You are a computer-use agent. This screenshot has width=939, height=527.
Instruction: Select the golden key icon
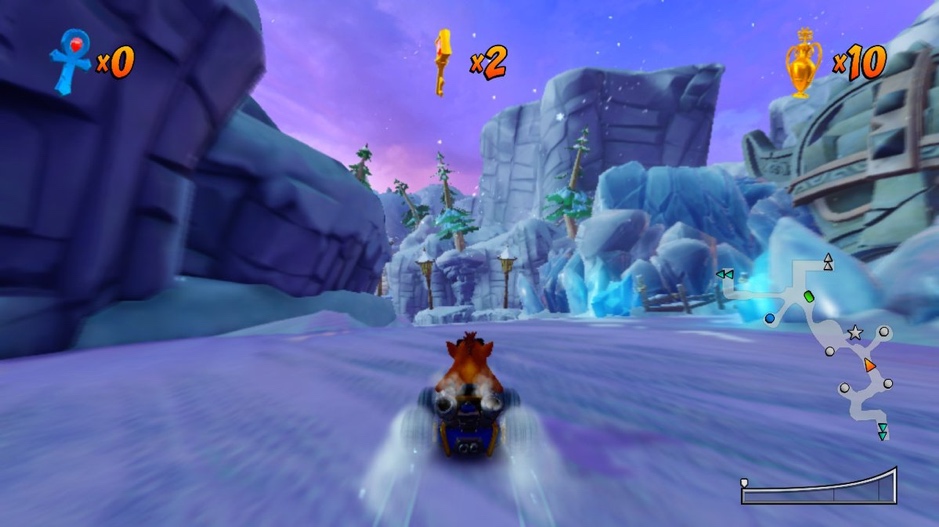click(441, 61)
